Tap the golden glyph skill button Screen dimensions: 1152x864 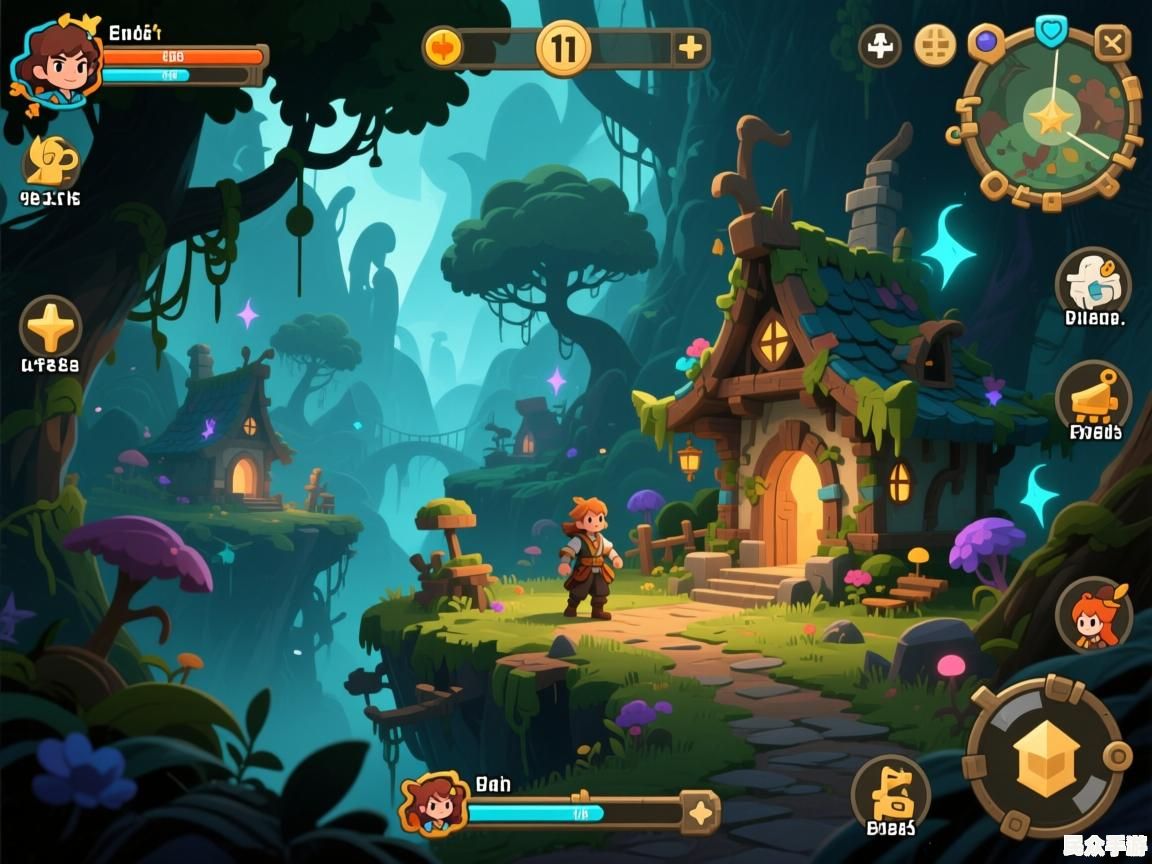[x=890, y=792]
